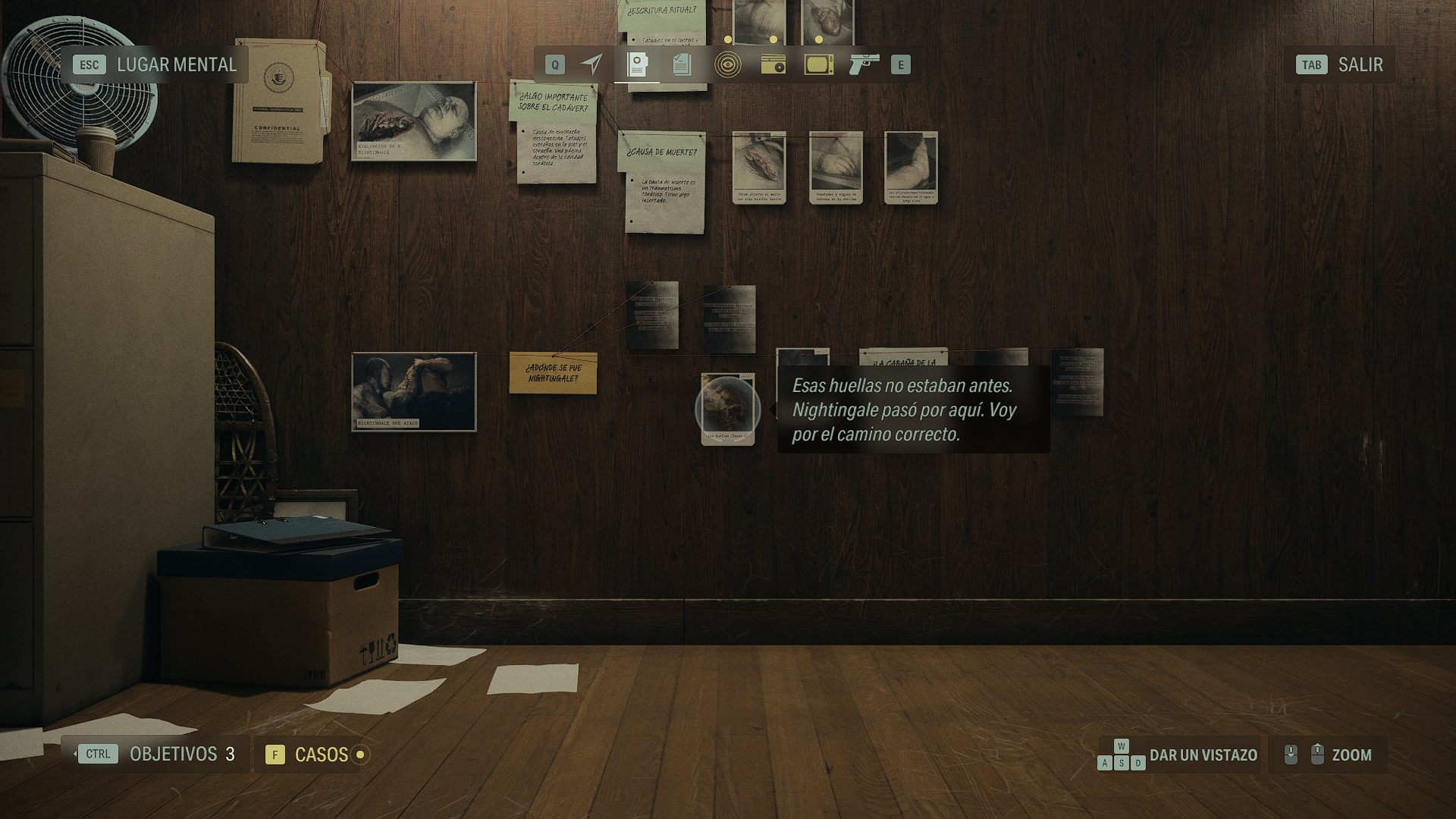This screenshot has width=1456, height=819.
Task: Select the TV icon in the toolbar
Action: (x=818, y=64)
